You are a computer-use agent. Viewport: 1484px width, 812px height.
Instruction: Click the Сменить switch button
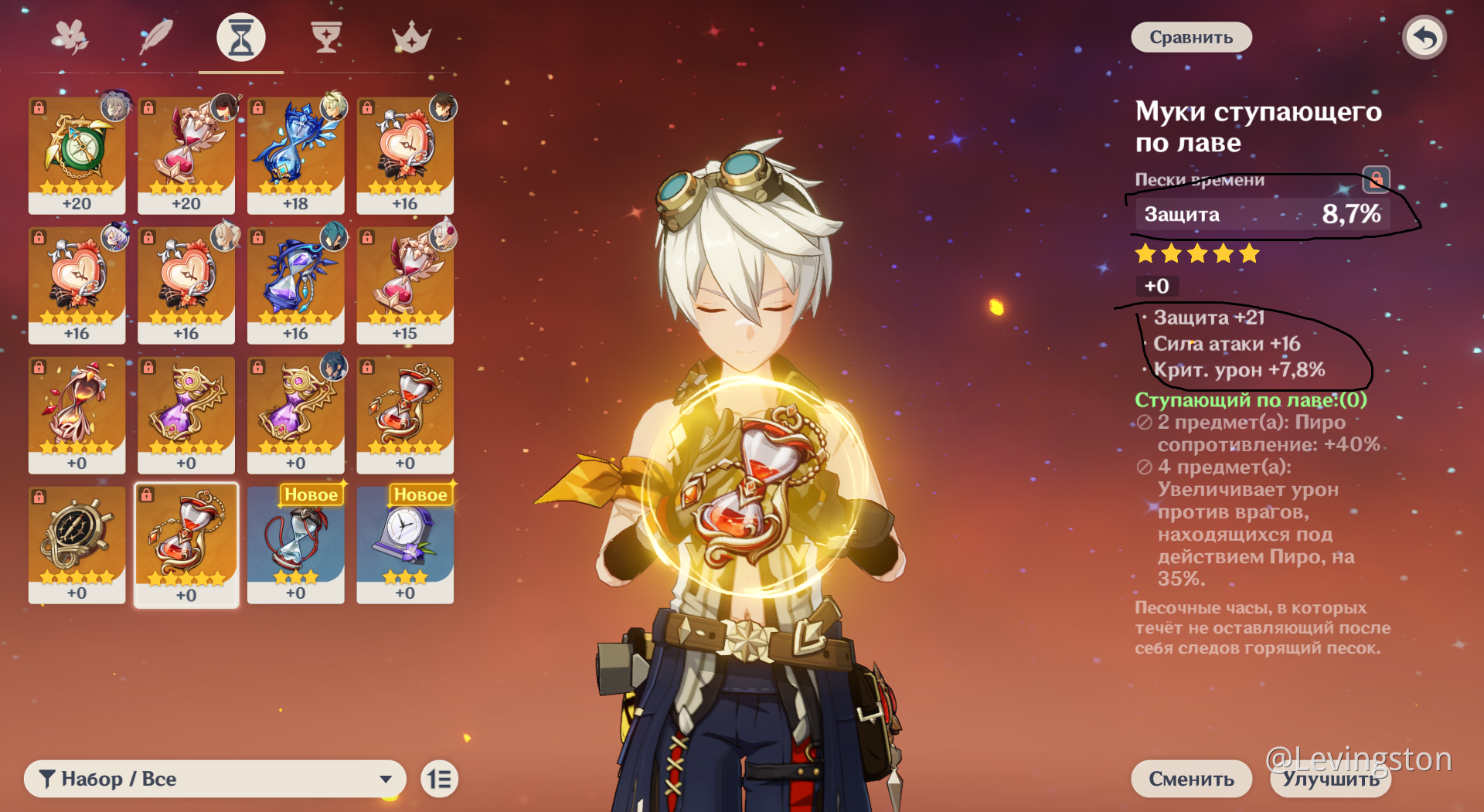[1191, 779]
